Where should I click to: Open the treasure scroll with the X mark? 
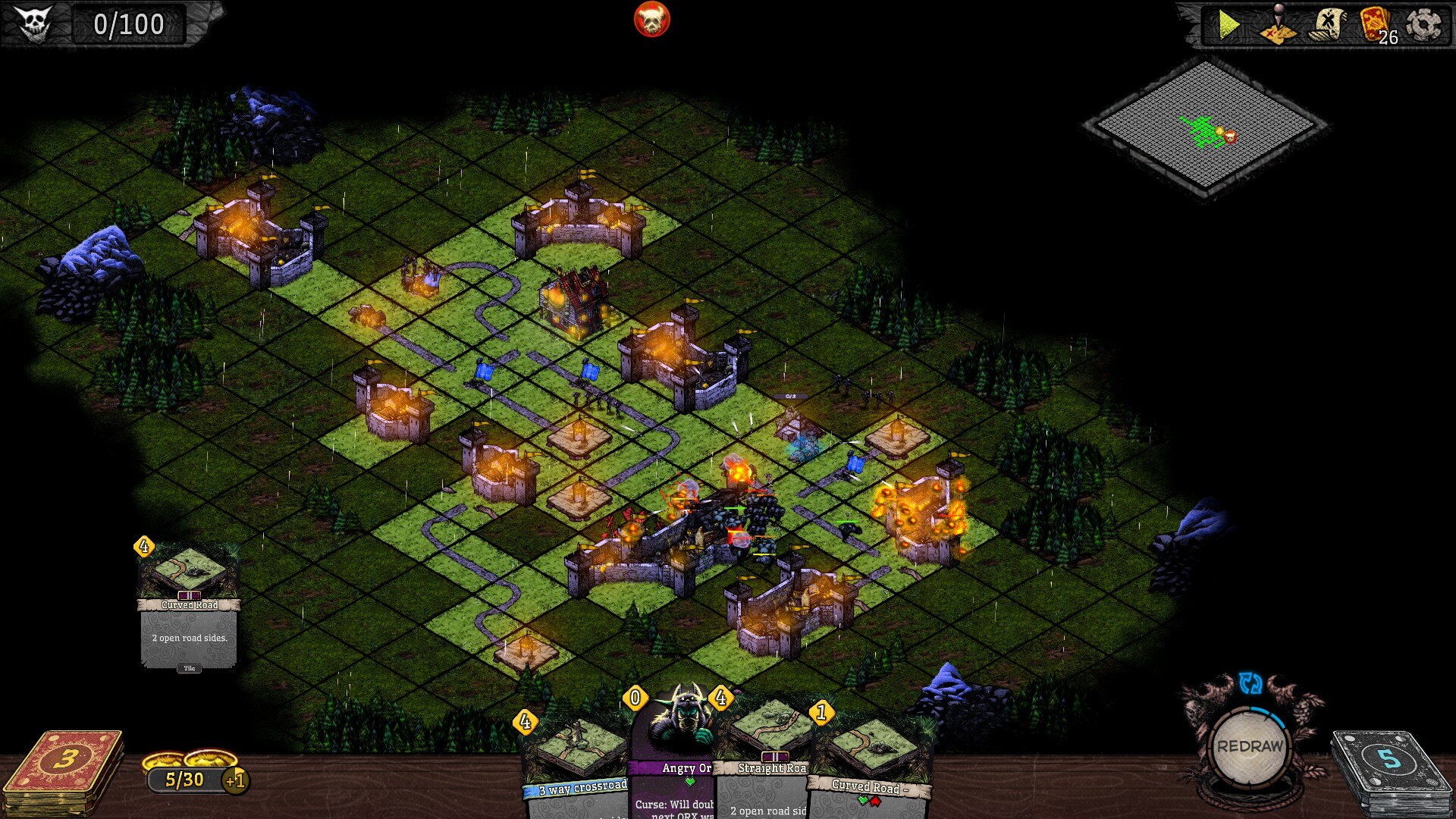1326,26
